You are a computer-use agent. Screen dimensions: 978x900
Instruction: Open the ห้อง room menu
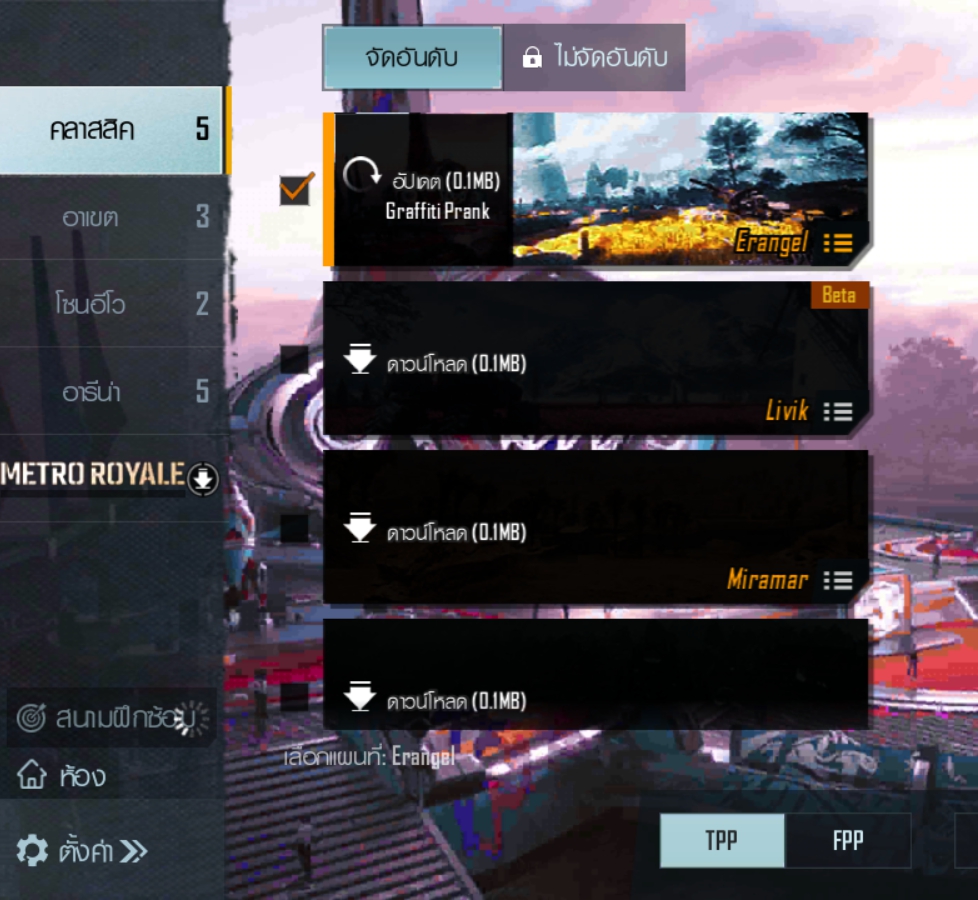(62, 775)
